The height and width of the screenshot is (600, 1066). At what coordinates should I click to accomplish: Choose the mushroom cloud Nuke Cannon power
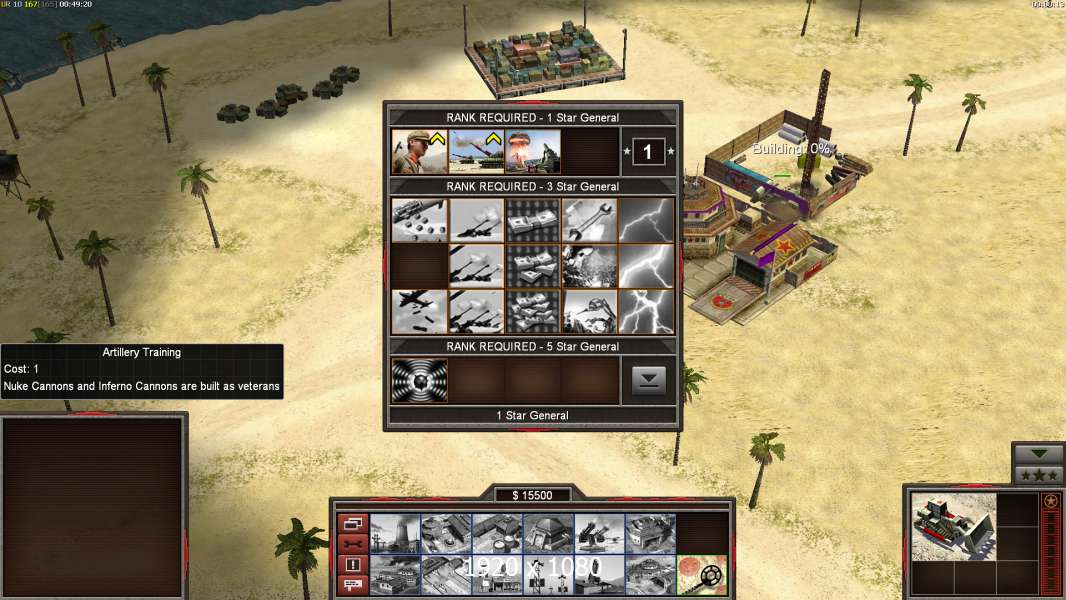[x=532, y=152]
